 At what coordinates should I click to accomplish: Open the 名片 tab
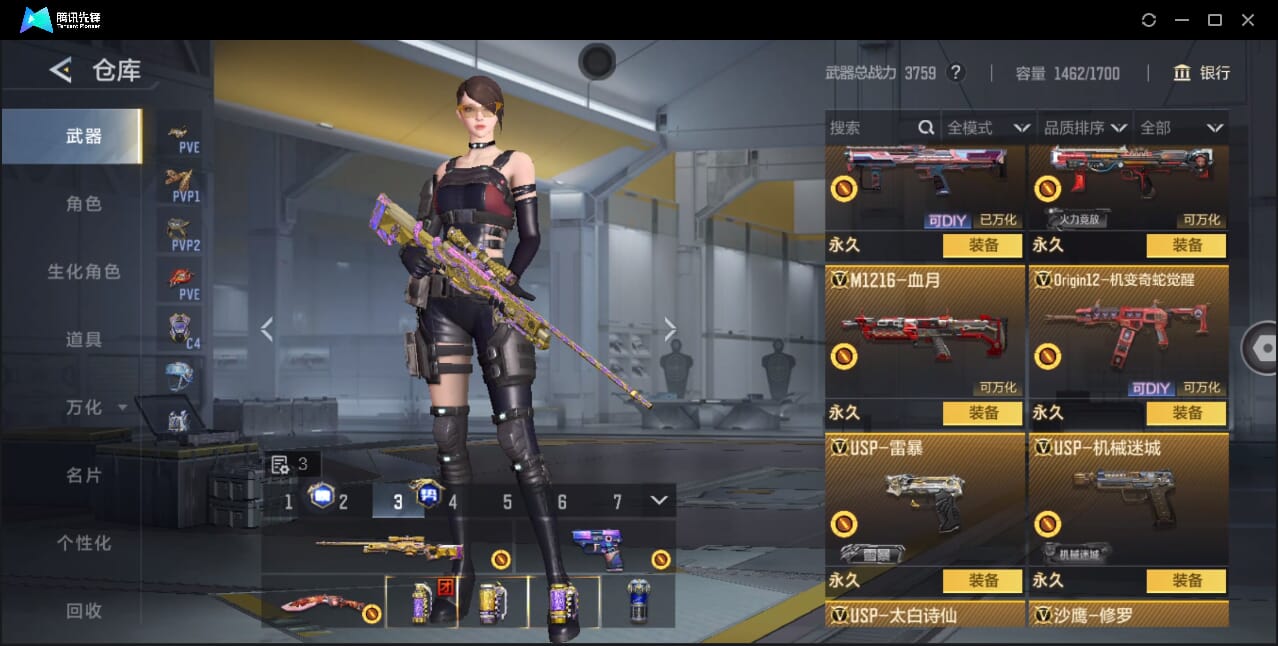tap(84, 475)
